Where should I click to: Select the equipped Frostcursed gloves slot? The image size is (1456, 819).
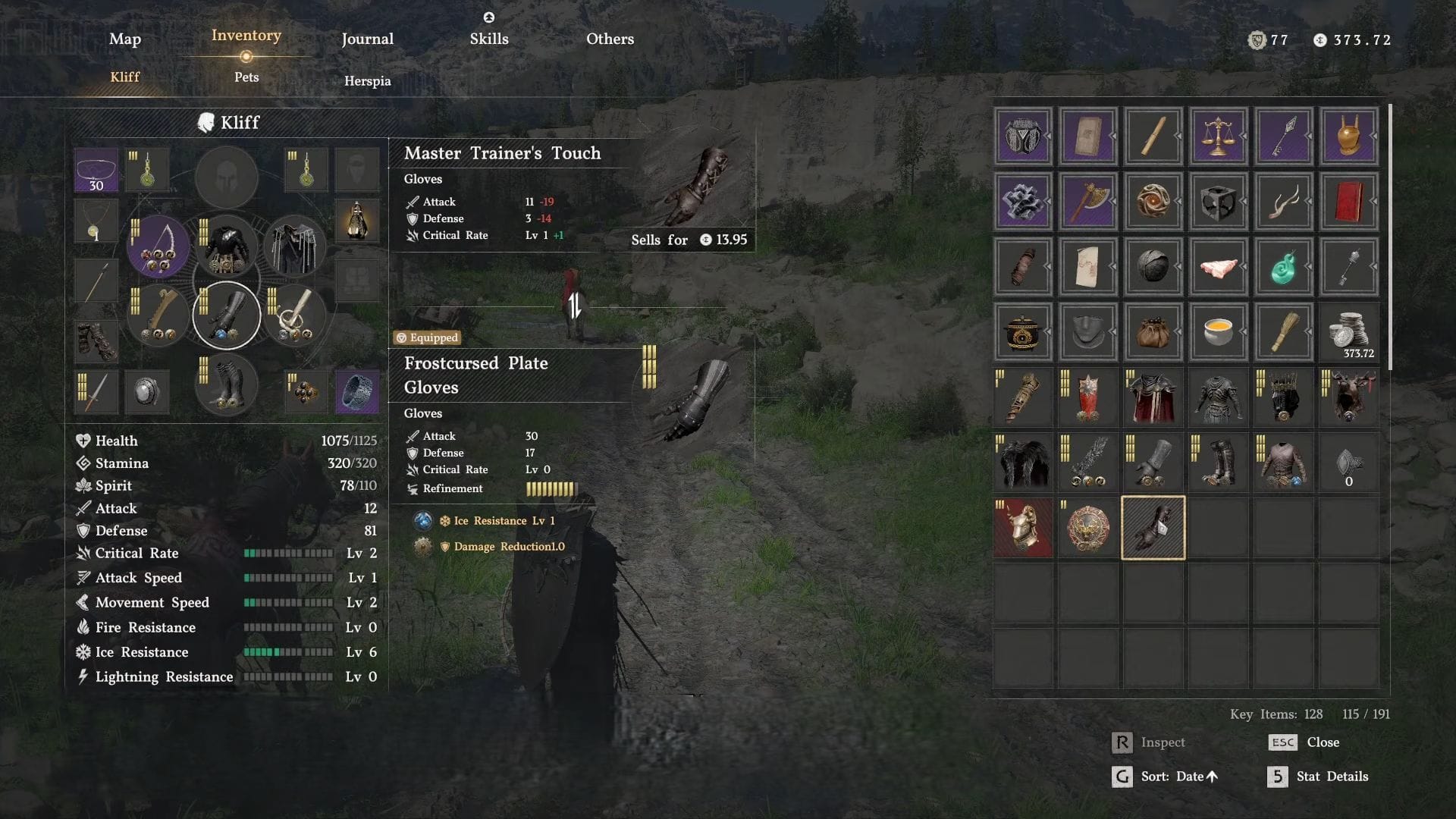click(x=226, y=315)
